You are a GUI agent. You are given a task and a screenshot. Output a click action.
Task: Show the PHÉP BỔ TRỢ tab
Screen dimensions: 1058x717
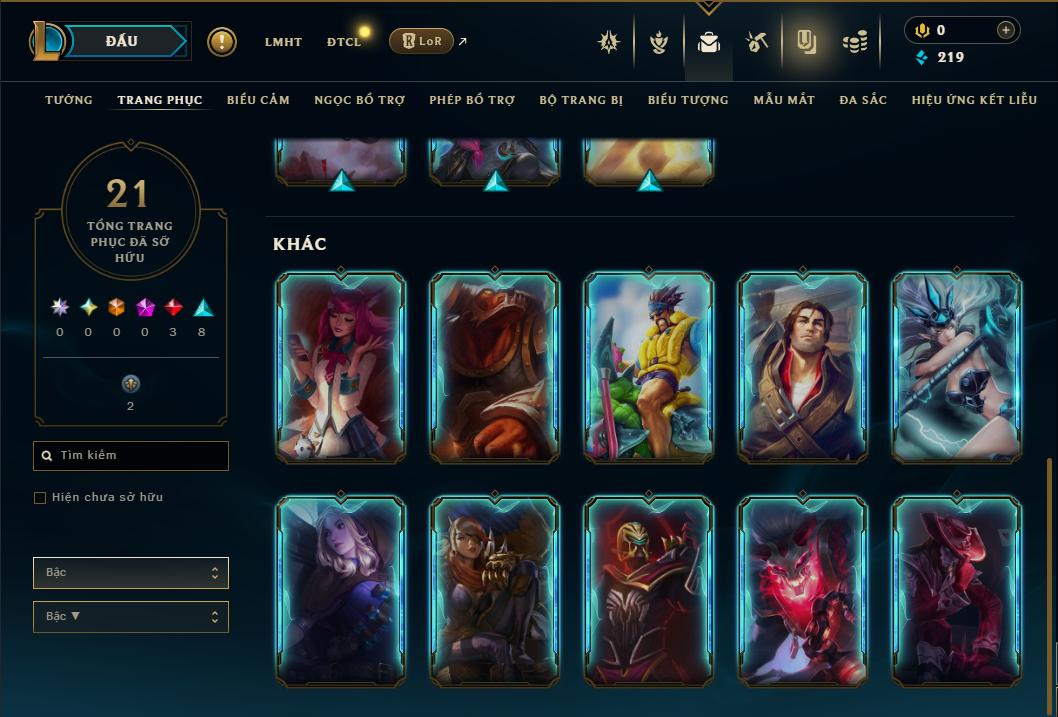tap(472, 100)
